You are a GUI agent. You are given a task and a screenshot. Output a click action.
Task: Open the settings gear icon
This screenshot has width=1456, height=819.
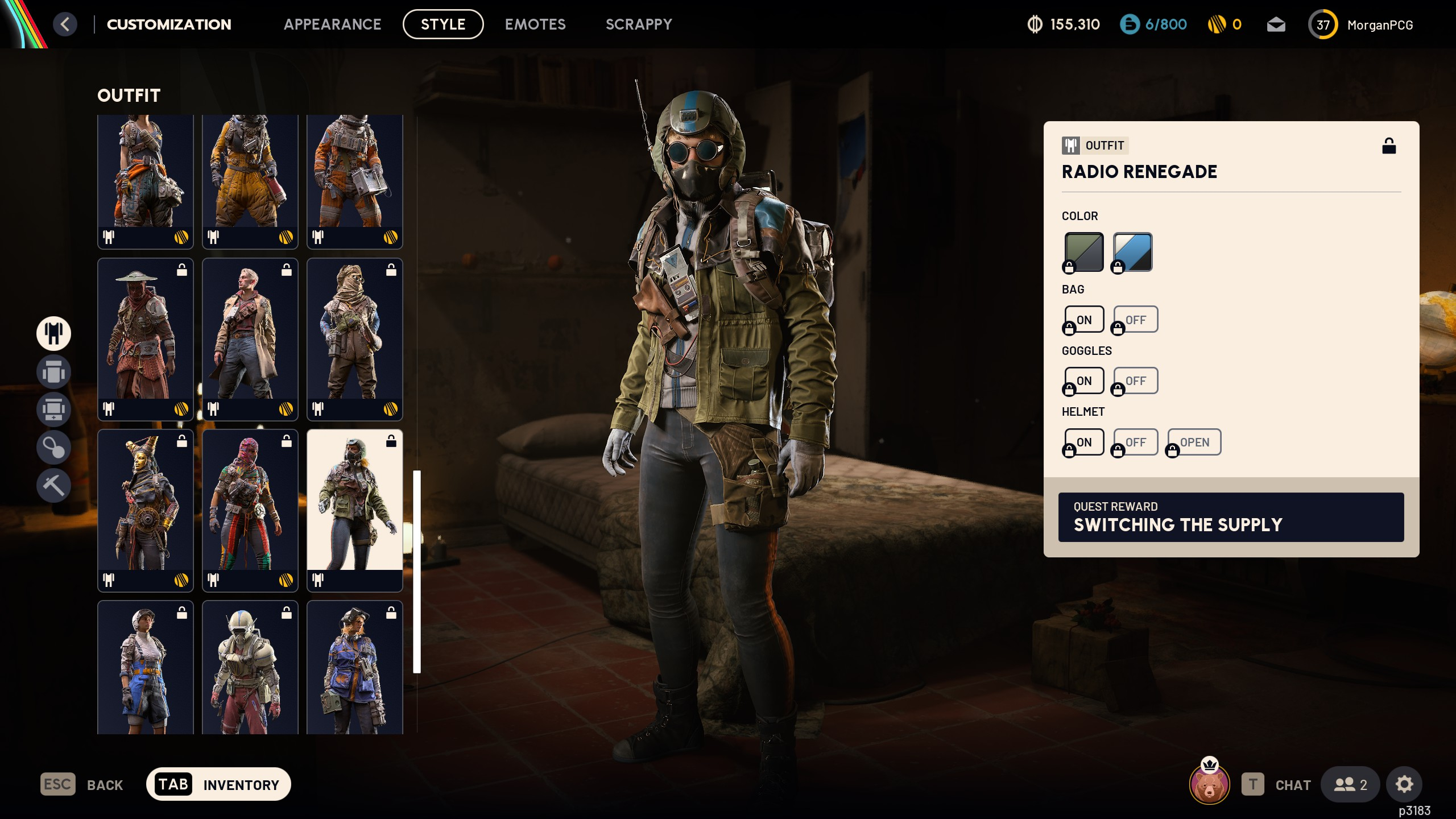coord(1404,785)
